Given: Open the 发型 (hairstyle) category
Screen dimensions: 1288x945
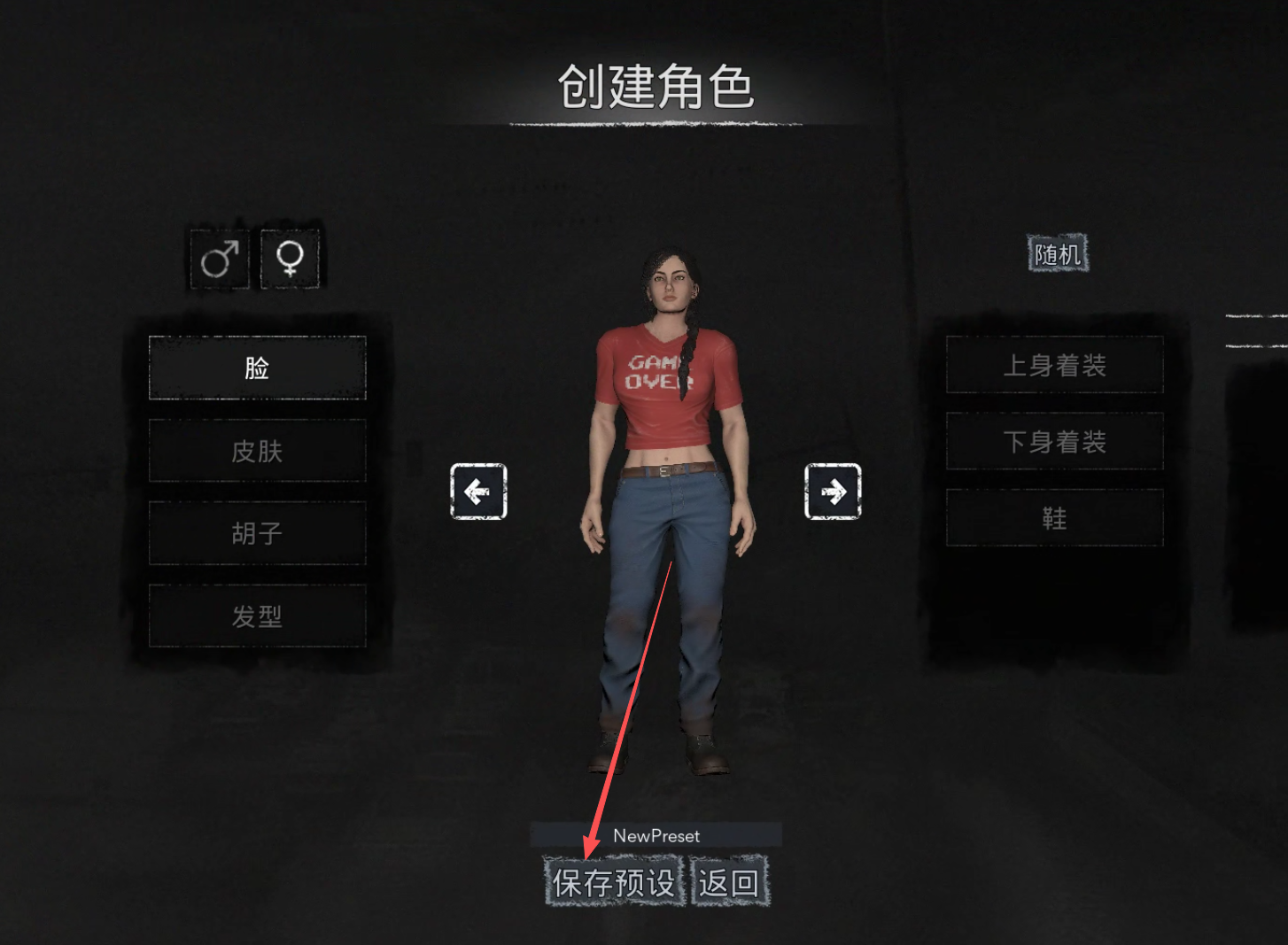Looking at the screenshot, I should 257,616.
